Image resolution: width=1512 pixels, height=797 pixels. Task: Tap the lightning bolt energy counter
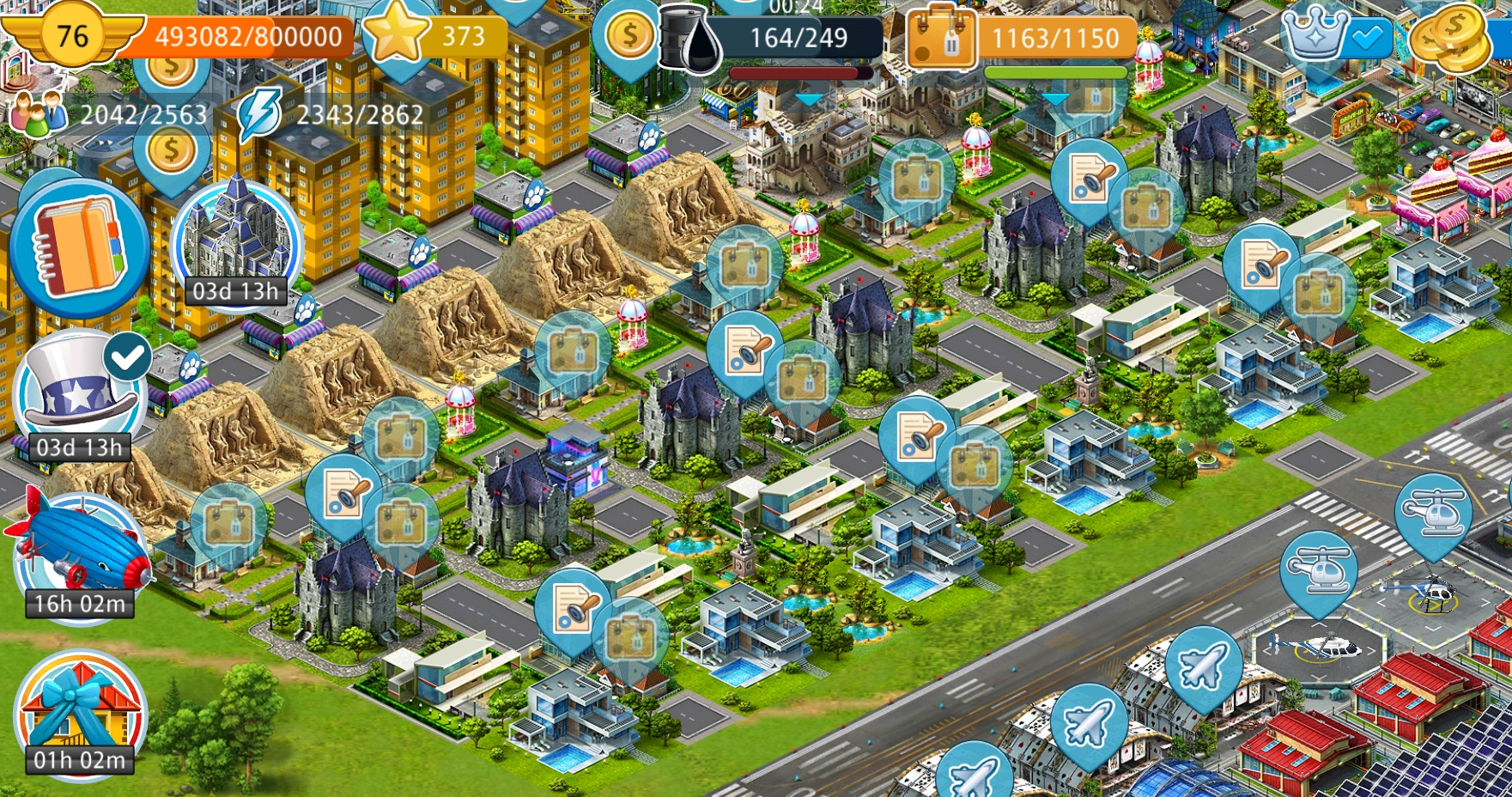pyautogui.click(x=331, y=114)
